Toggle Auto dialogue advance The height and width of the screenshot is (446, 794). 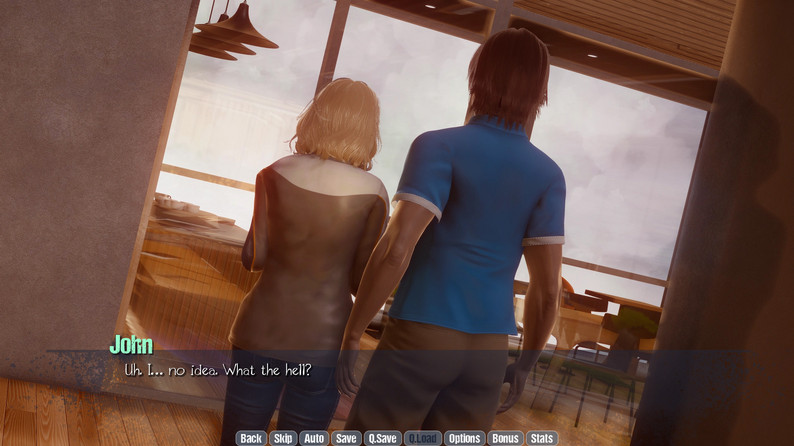coord(314,438)
